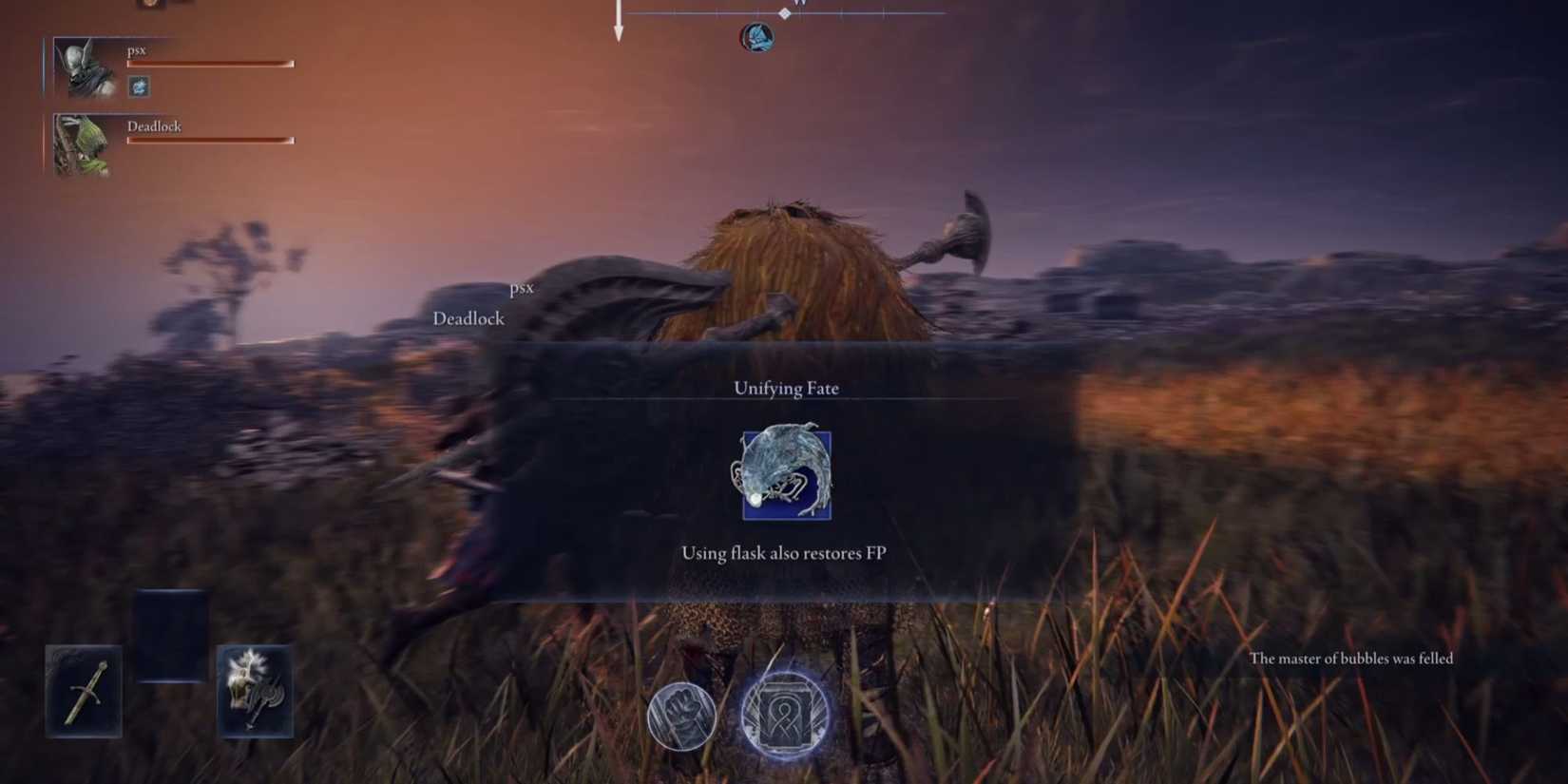Click the clenched fist attack icon

click(x=681, y=716)
